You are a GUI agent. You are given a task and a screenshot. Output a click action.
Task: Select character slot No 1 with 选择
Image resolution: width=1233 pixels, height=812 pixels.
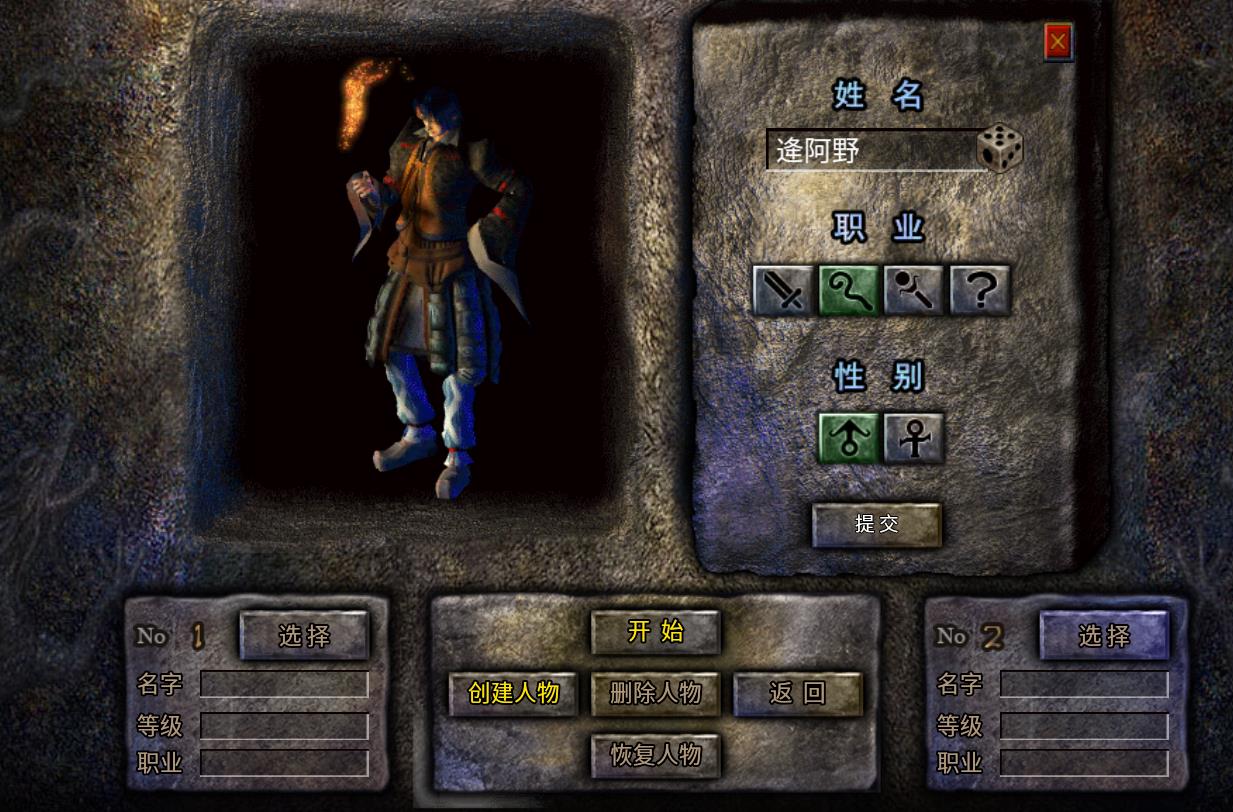304,635
